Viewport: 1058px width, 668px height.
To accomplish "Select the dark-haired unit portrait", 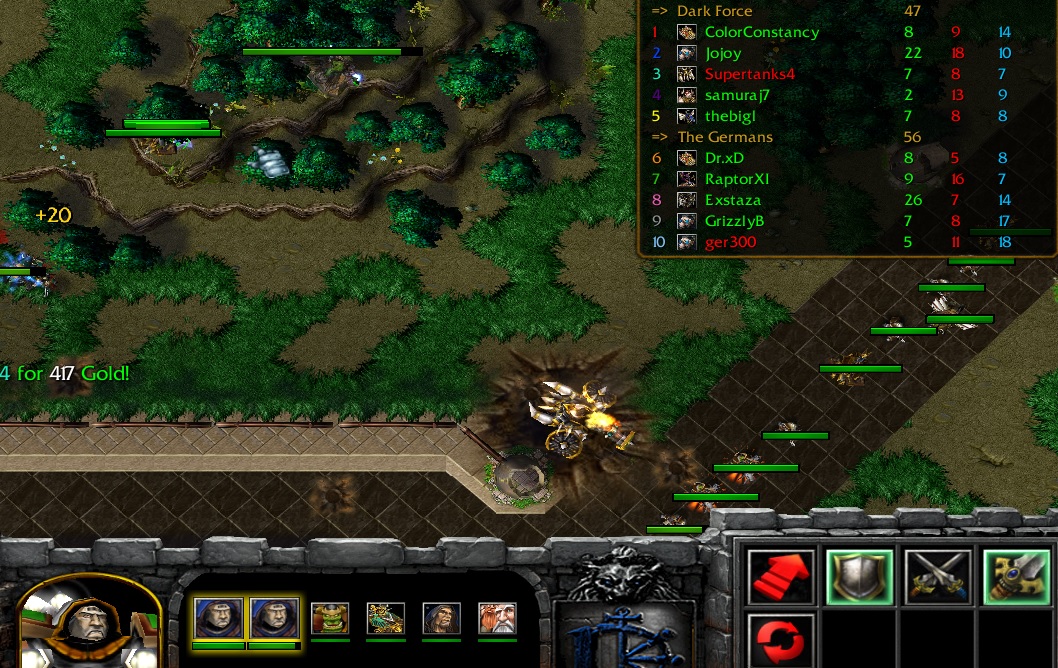I will click(x=441, y=618).
